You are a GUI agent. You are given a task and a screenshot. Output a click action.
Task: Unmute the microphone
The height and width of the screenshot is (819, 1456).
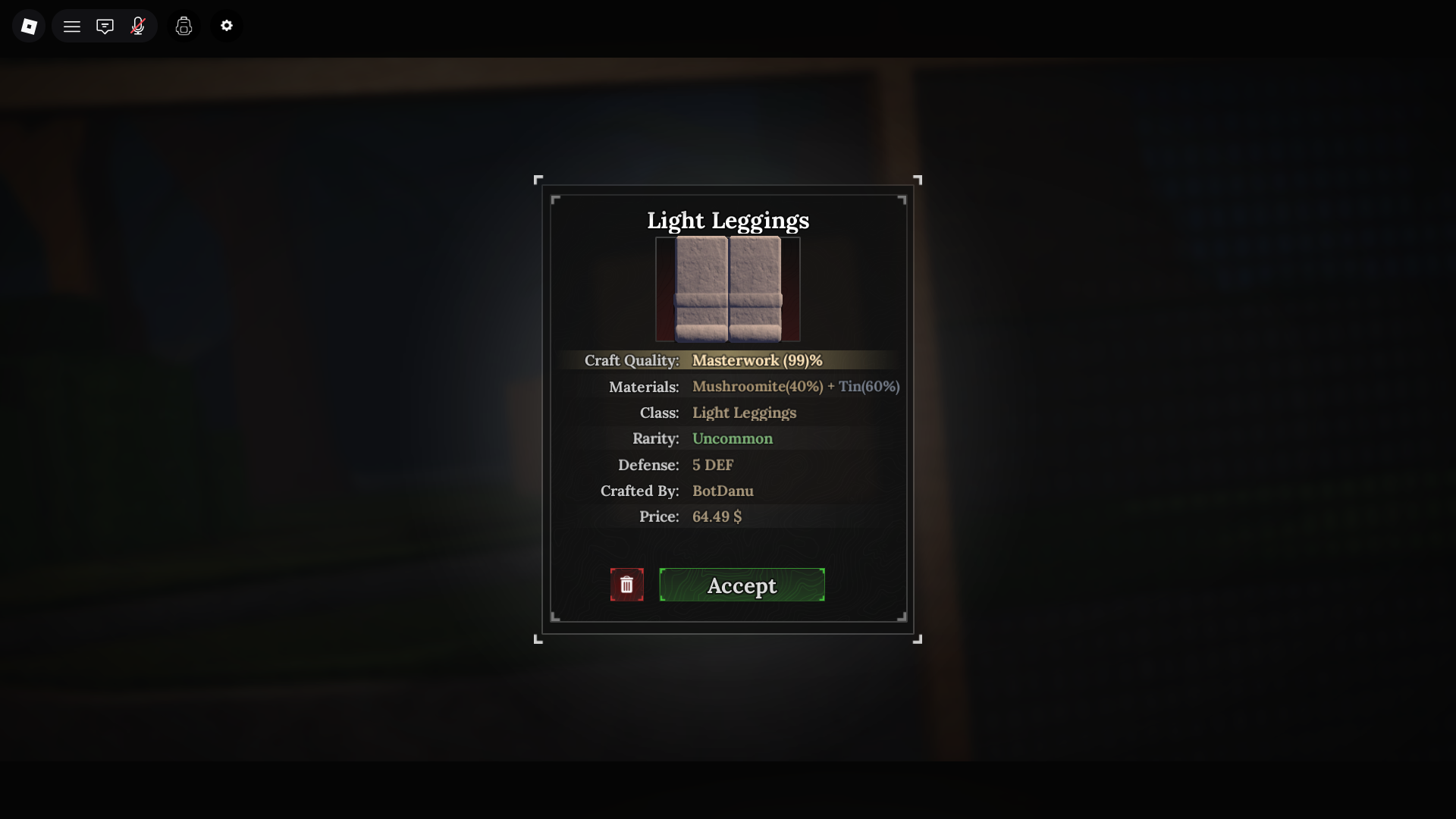[x=138, y=25]
